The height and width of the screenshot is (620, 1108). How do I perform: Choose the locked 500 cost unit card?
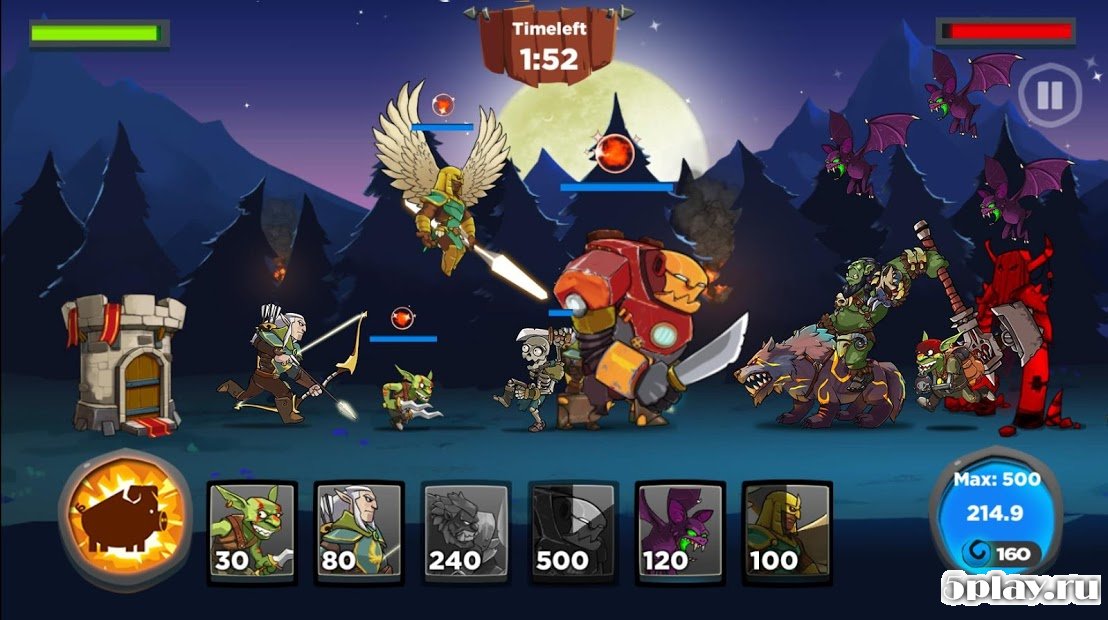point(573,532)
